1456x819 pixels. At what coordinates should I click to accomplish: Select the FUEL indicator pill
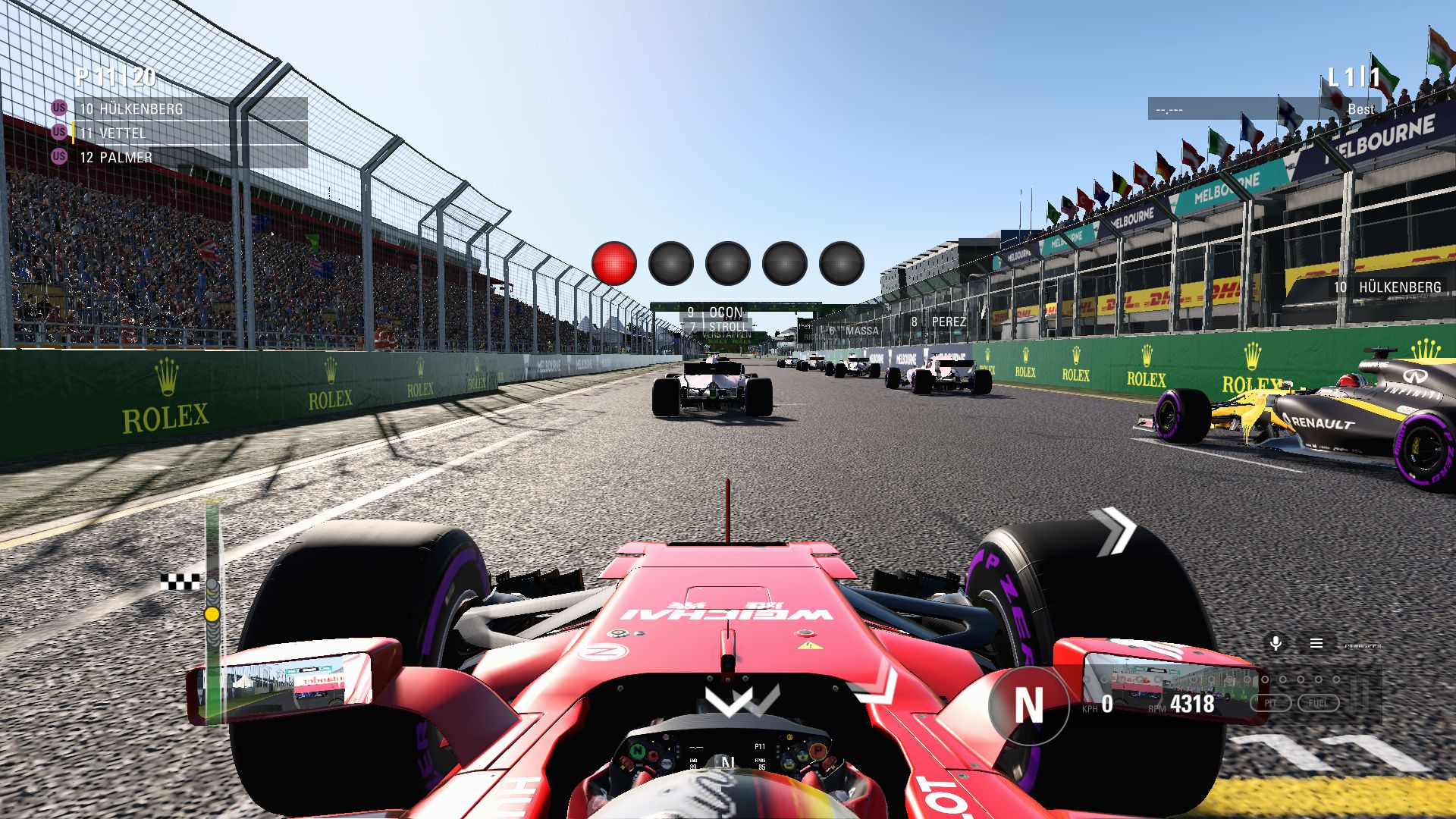1318,703
